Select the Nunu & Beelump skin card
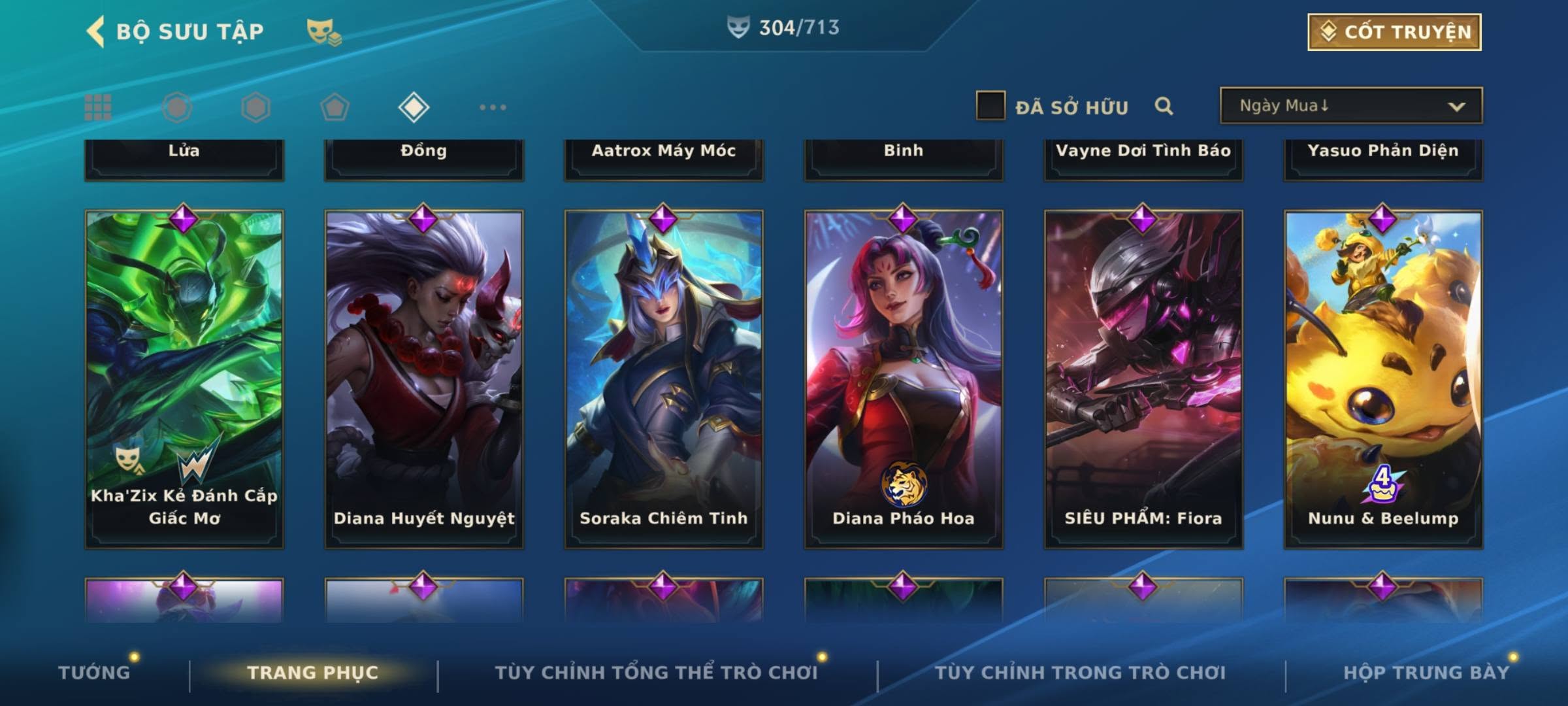This screenshot has width=1568, height=706. 1383,379
